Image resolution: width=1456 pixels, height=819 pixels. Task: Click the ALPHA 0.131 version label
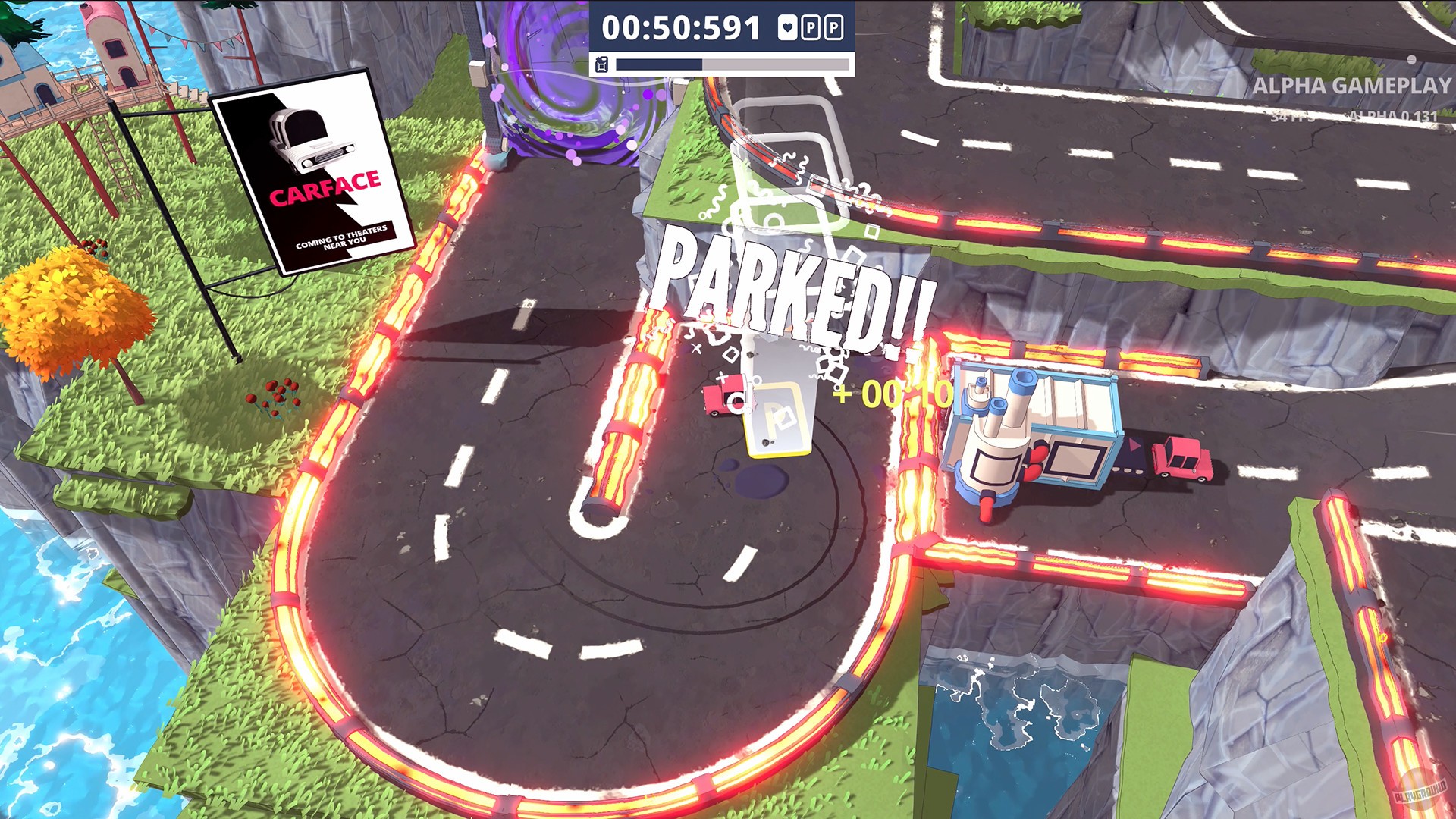pos(1395,118)
